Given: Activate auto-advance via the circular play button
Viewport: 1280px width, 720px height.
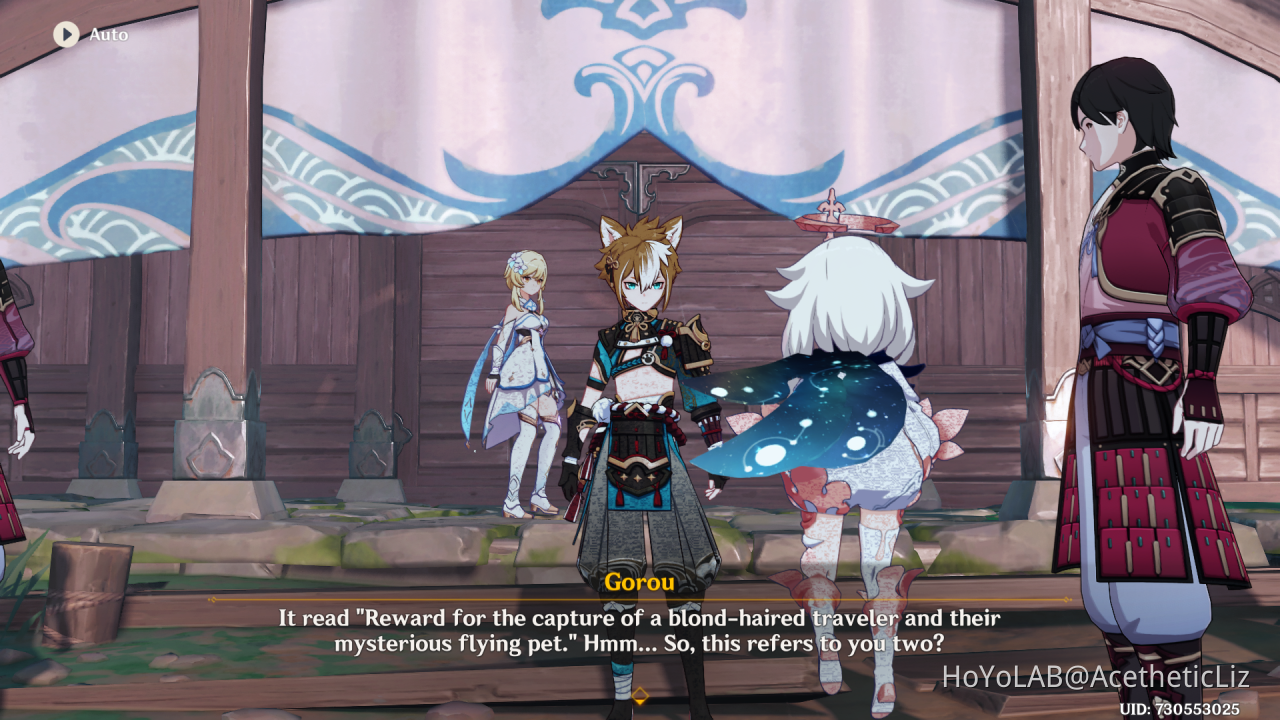Looking at the screenshot, I should [x=66, y=34].
